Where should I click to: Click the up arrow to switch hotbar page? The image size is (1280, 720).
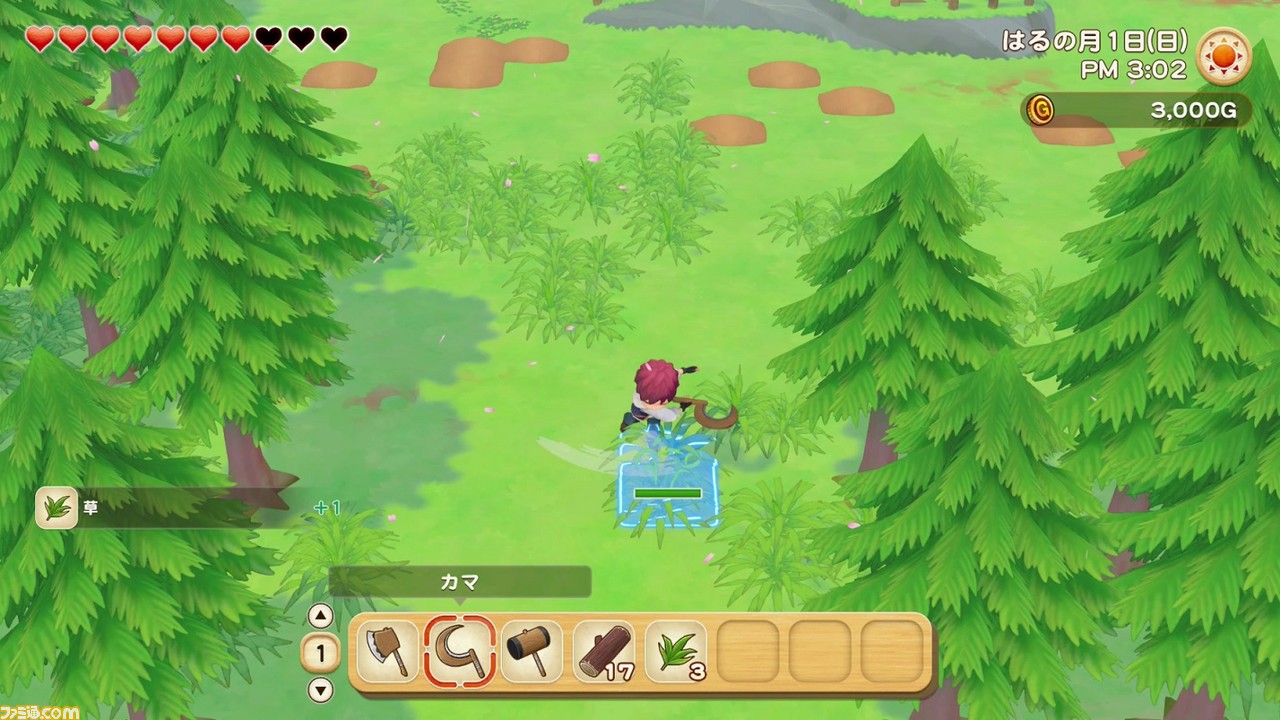(x=322, y=617)
